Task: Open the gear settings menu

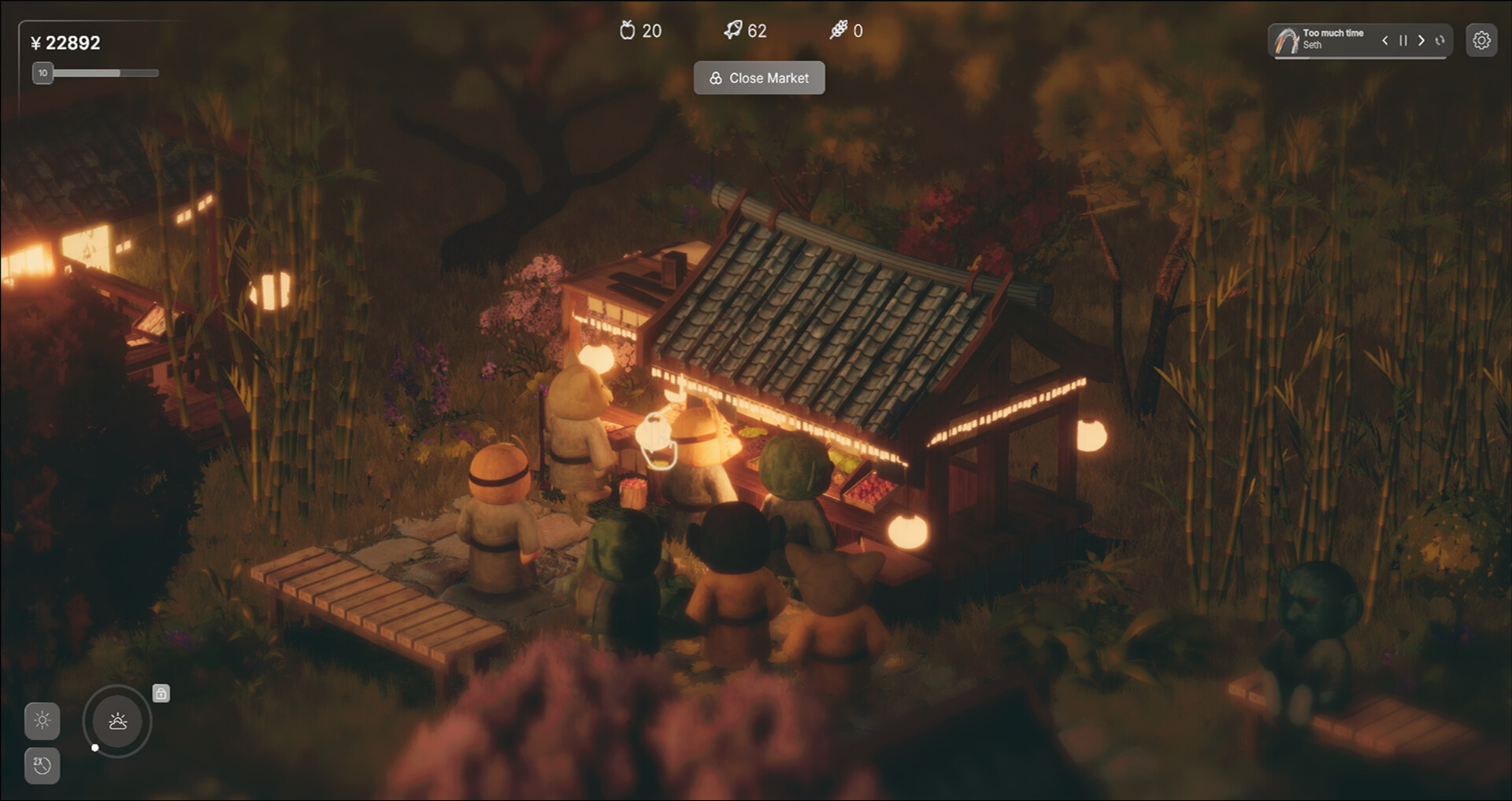Action: pyautogui.click(x=1481, y=40)
